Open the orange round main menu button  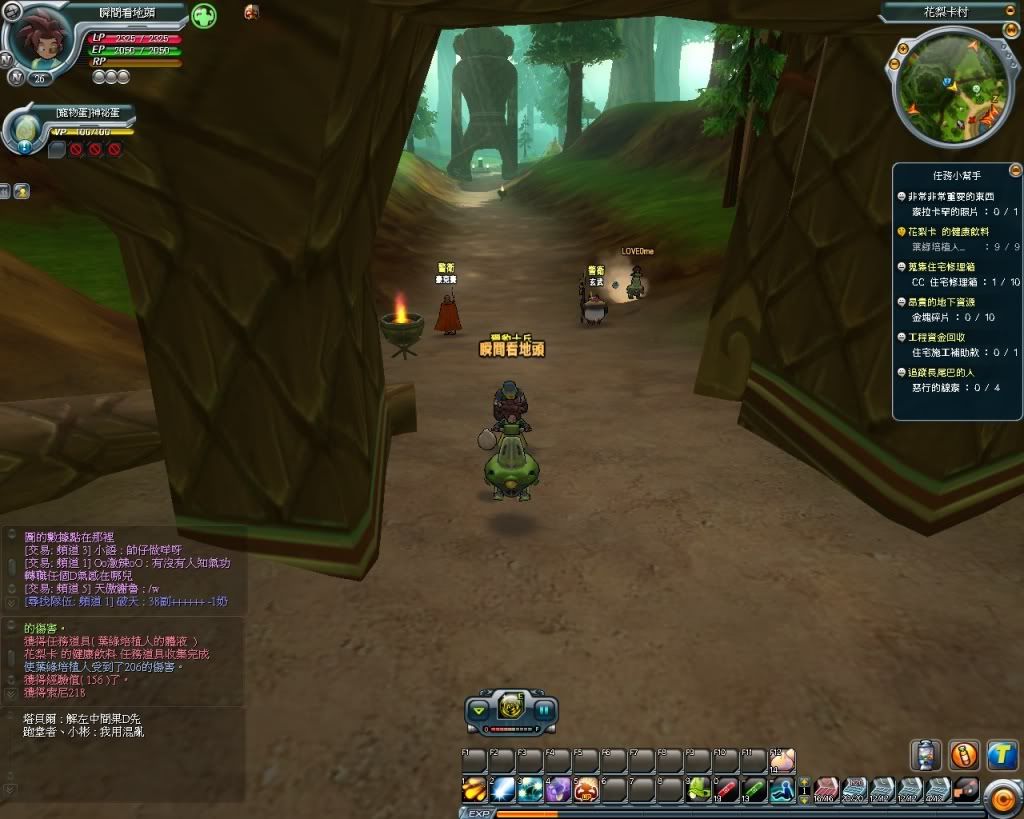tap(1001, 797)
